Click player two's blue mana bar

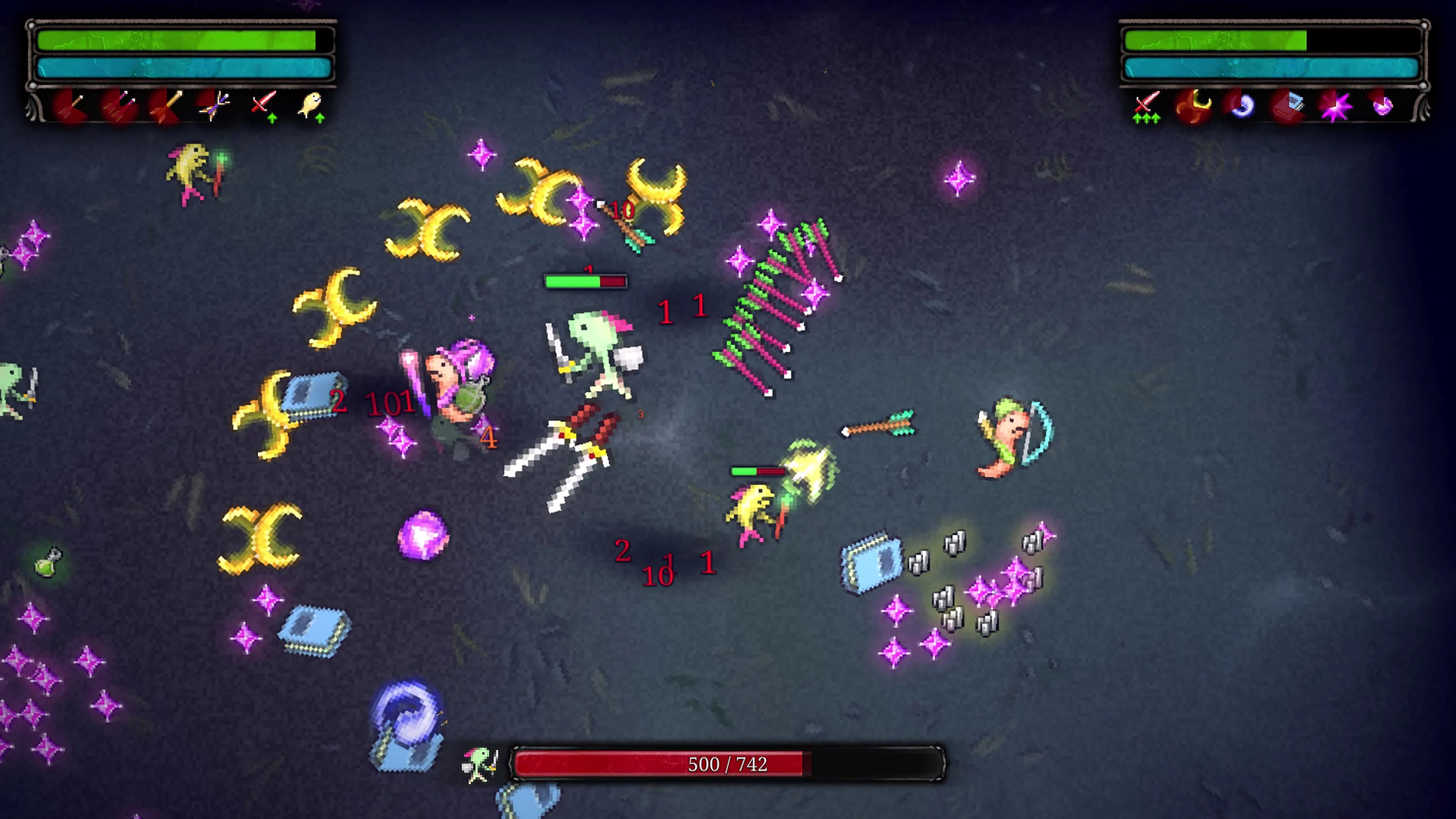tap(1272, 69)
